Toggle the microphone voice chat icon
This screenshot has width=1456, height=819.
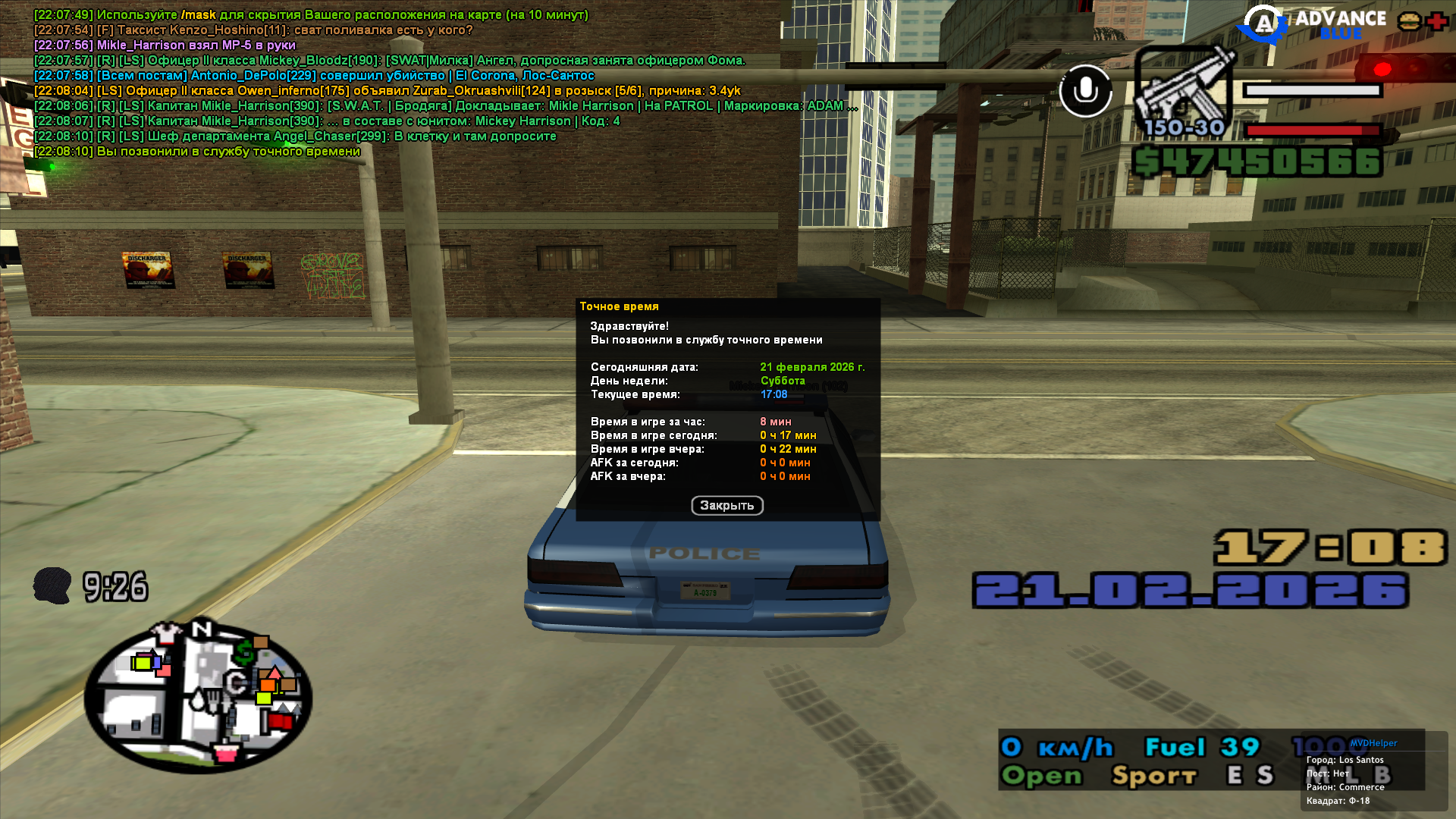pos(1085,91)
